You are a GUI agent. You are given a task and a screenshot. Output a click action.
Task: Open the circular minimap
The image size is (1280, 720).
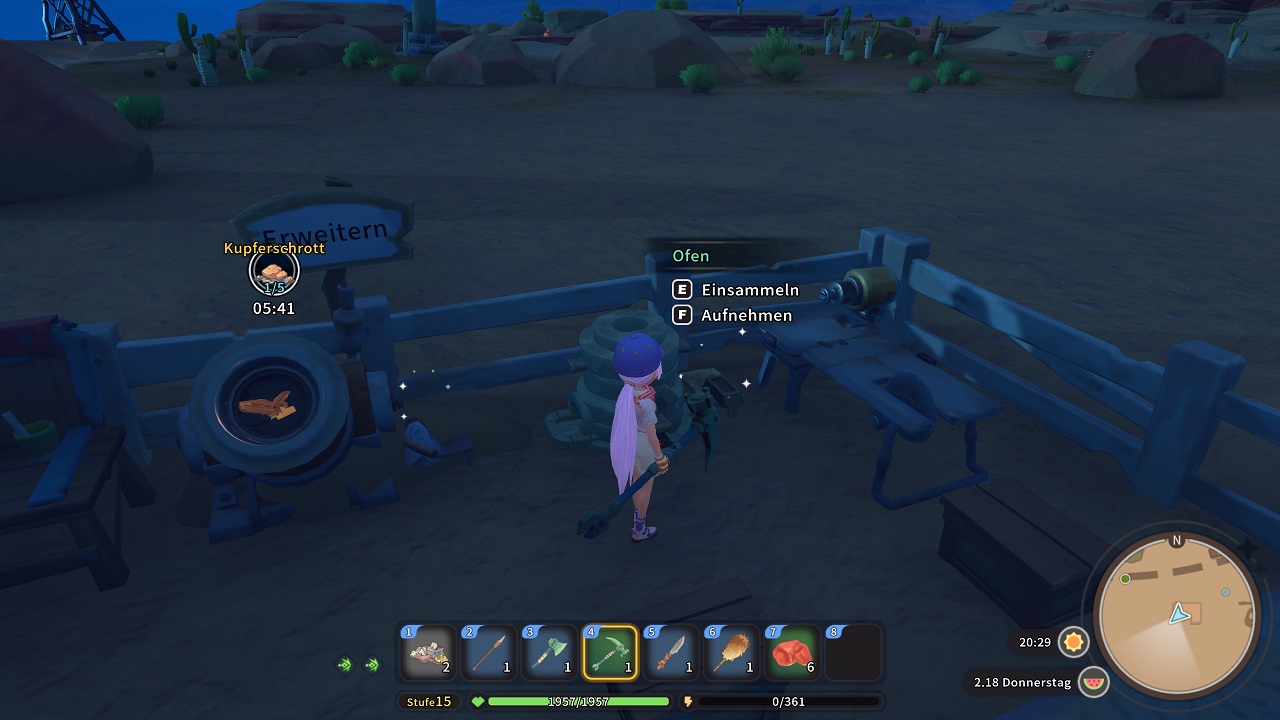click(1176, 614)
